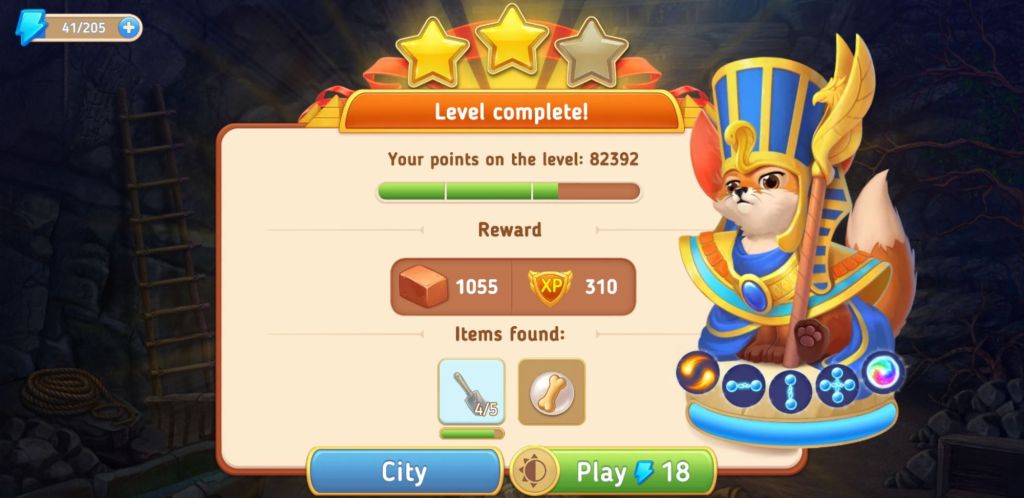
Task: Choose the cross-shaped chain booster icon
Action: coord(837,386)
